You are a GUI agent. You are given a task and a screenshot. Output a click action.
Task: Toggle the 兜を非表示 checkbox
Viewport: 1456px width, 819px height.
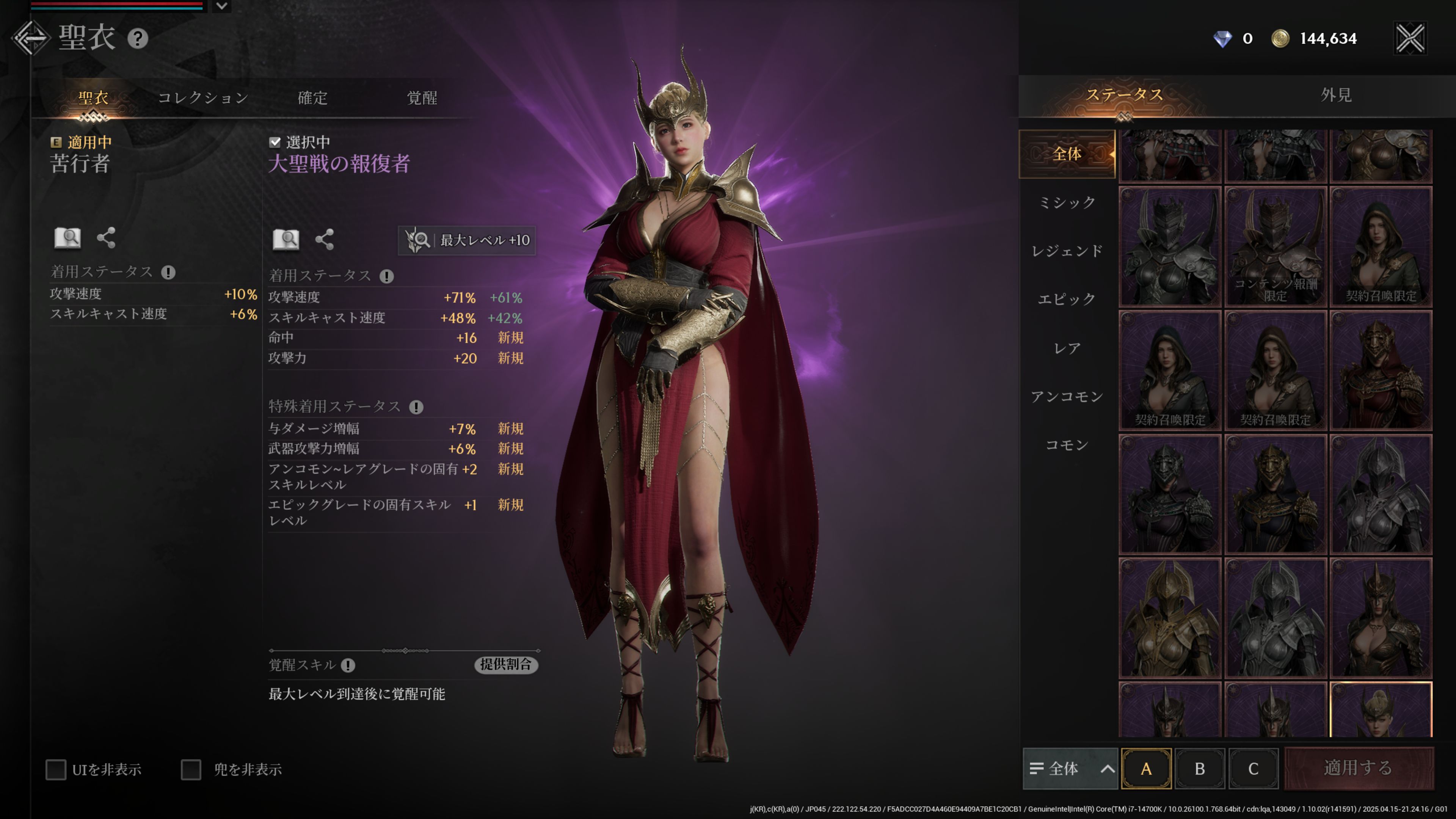point(191,769)
